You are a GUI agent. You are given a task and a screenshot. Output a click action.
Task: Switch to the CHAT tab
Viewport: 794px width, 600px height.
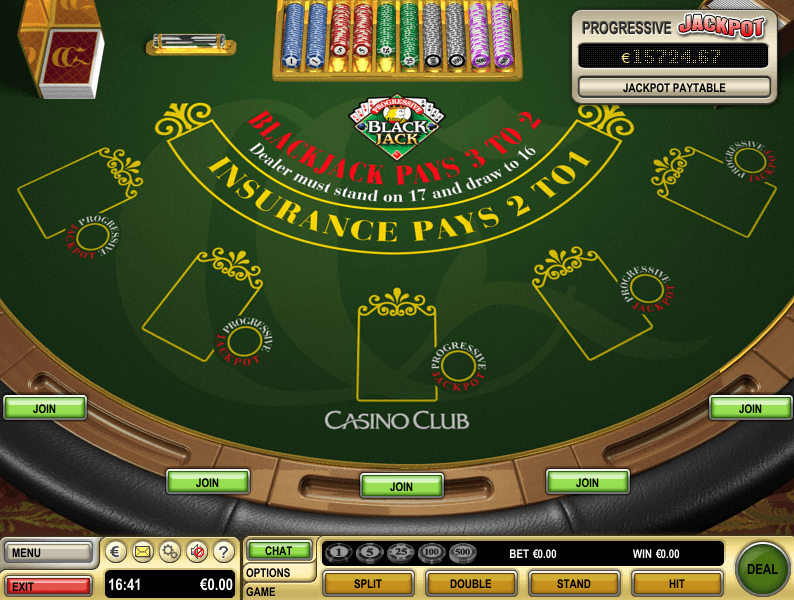pyautogui.click(x=279, y=551)
